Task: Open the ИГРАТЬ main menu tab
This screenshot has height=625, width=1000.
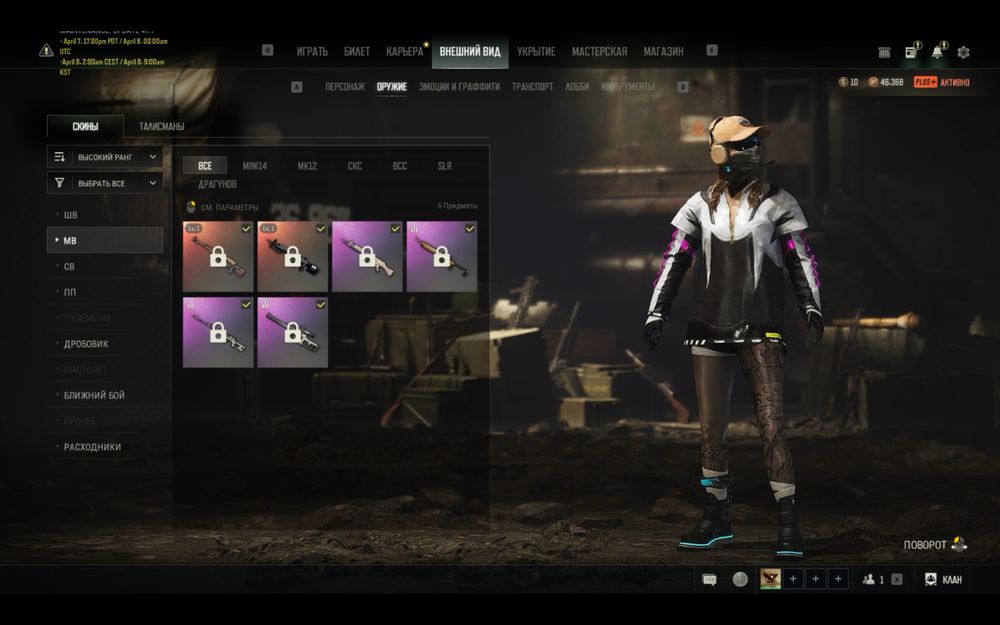Action: pyautogui.click(x=312, y=52)
